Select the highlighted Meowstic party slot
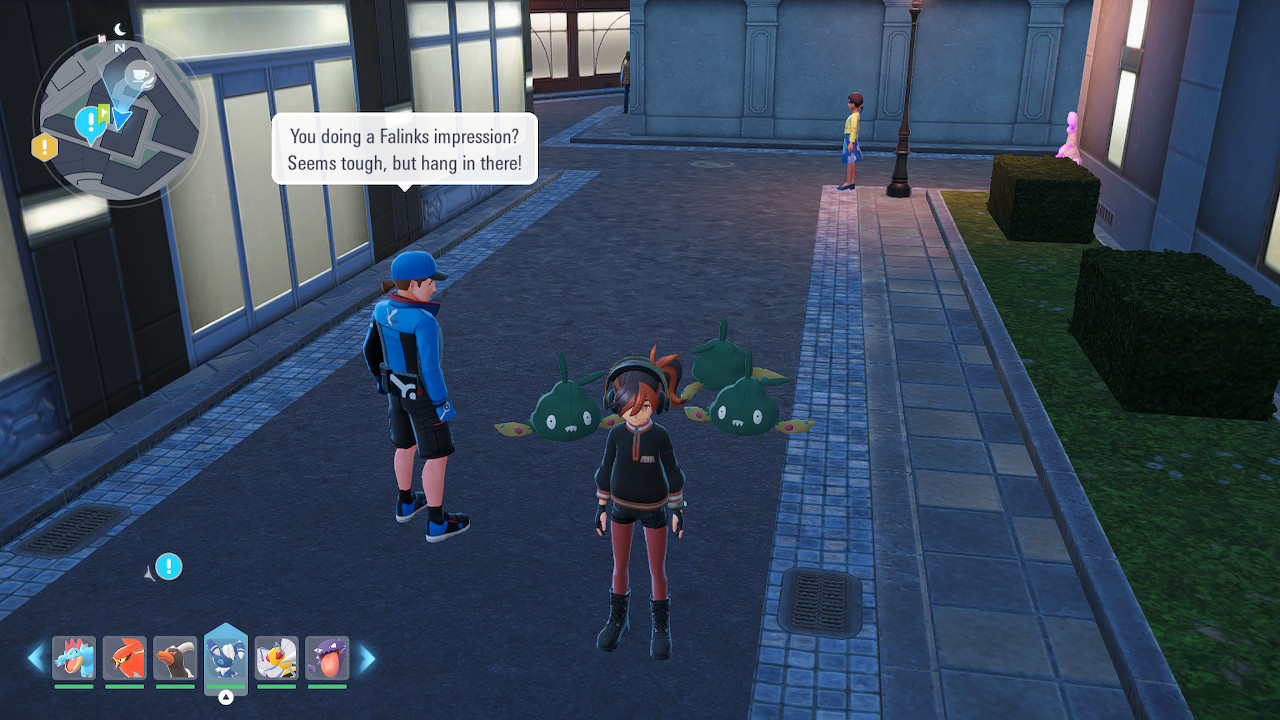This screenshot has height=720, width=1280. pos(226,658)
